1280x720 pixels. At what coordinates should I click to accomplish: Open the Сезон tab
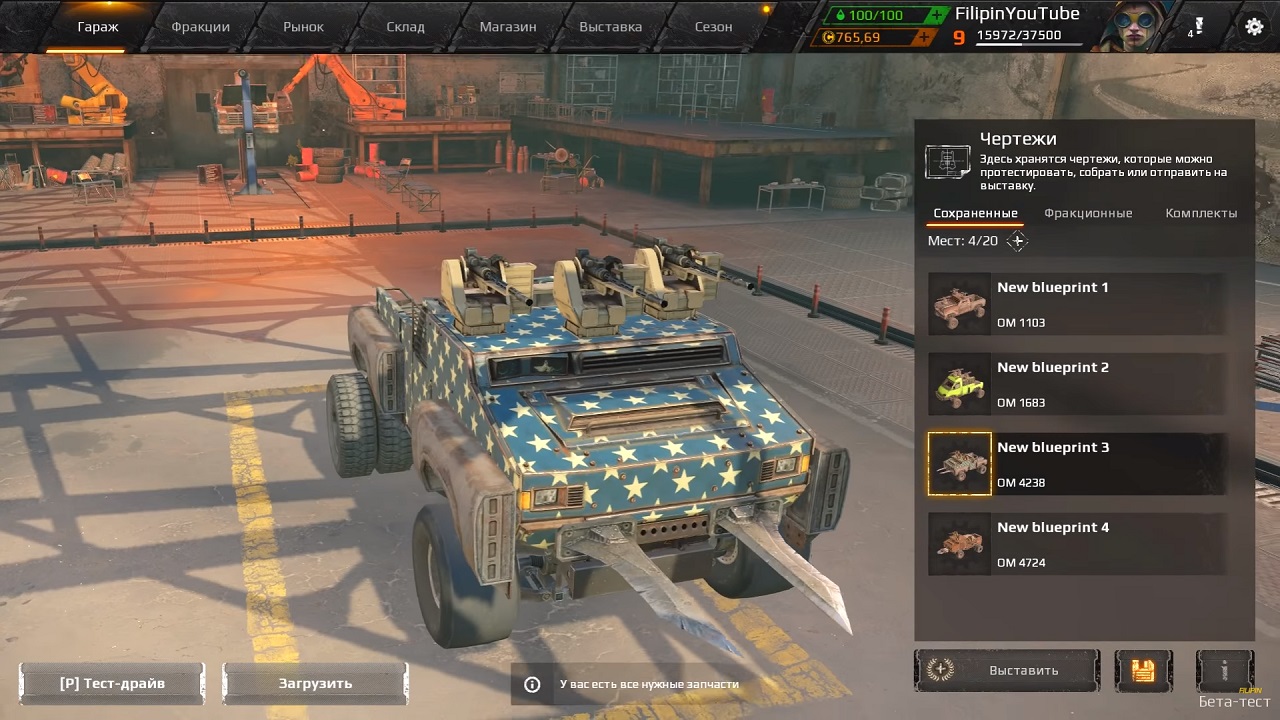[713, 27]
